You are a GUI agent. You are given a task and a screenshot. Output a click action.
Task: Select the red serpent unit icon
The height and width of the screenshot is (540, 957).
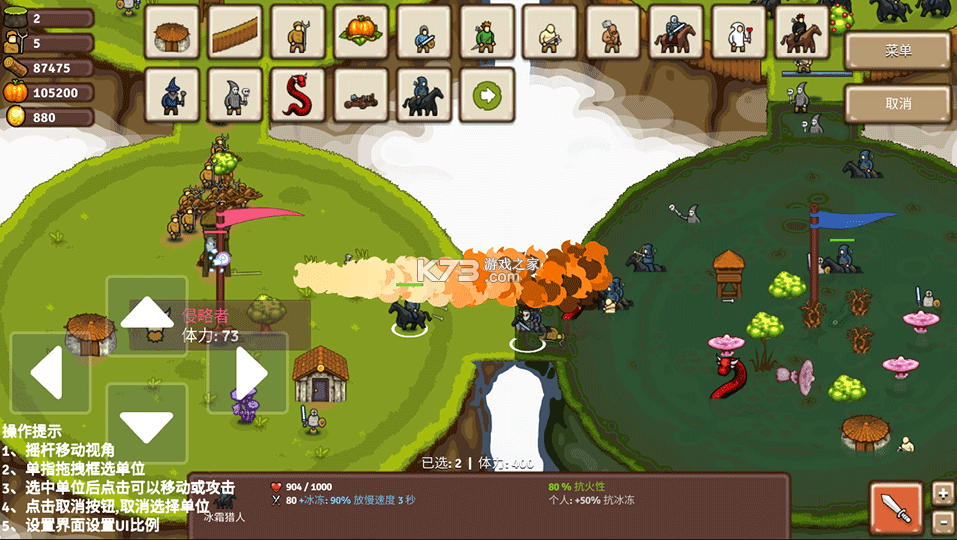(298, 95)
